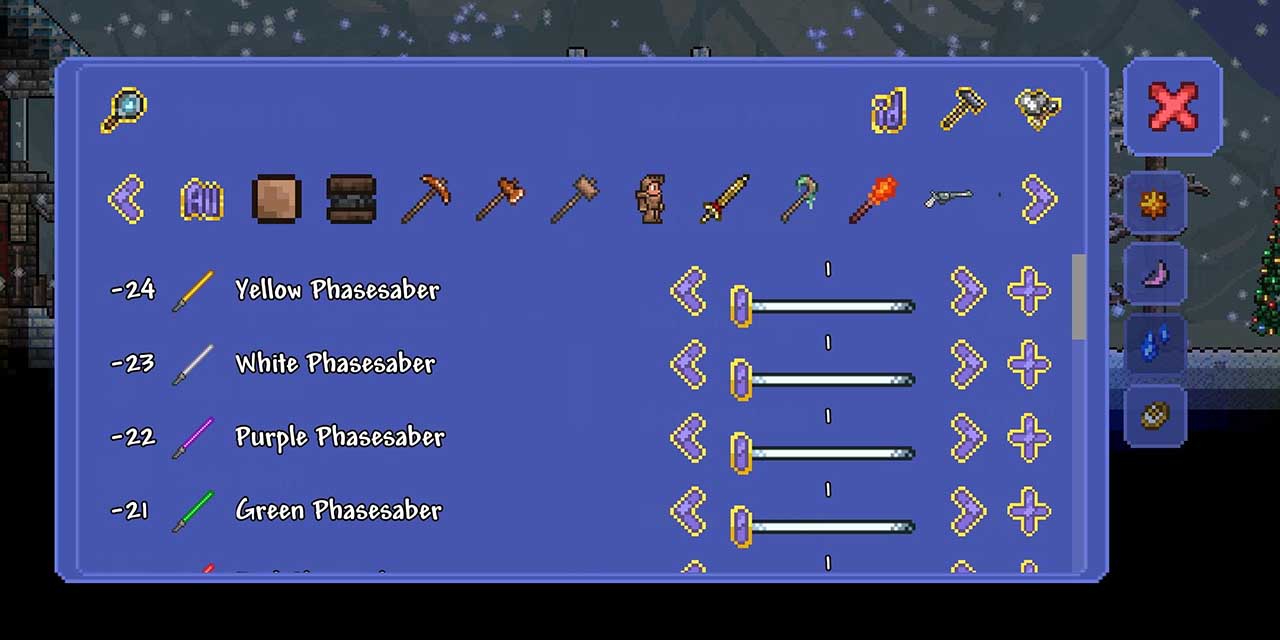This screenshot has width=1280, height=640.
Task: Close the item browser with the red X
Action: 1172,106
